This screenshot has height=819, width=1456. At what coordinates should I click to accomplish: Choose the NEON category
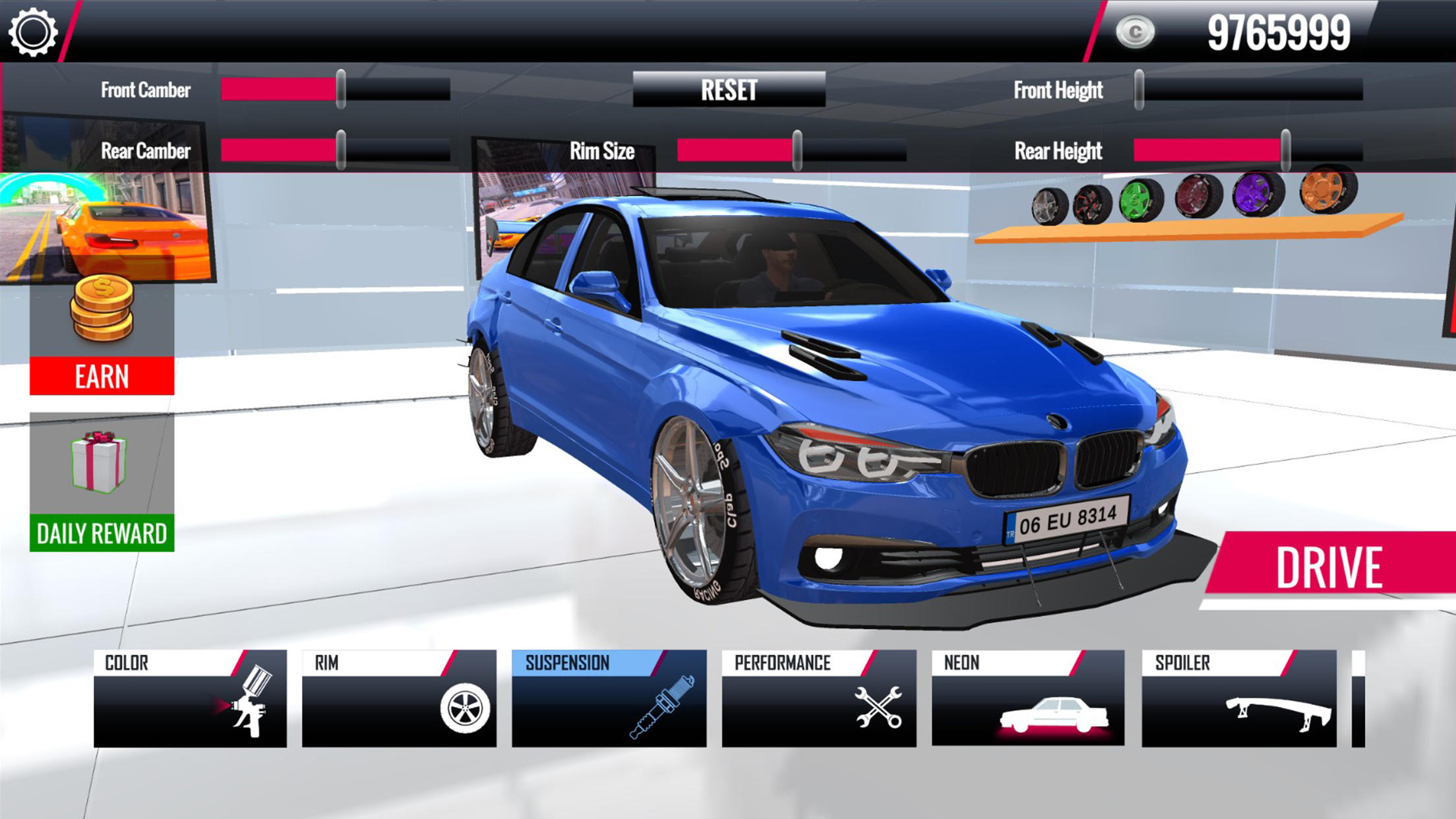1027,698
